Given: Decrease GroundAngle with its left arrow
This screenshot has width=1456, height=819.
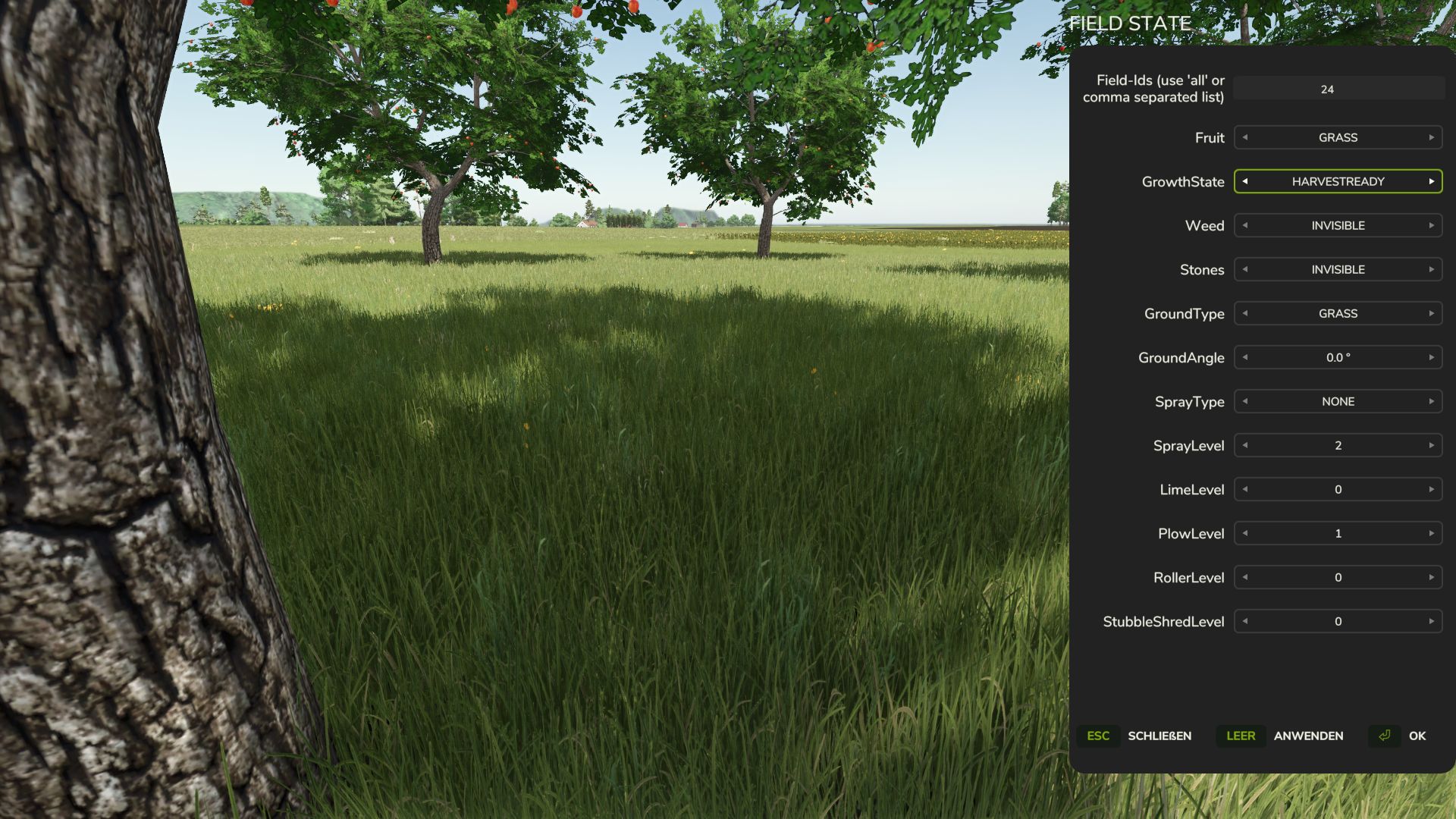Looking at the screenshot, I should pos(1244,357).
